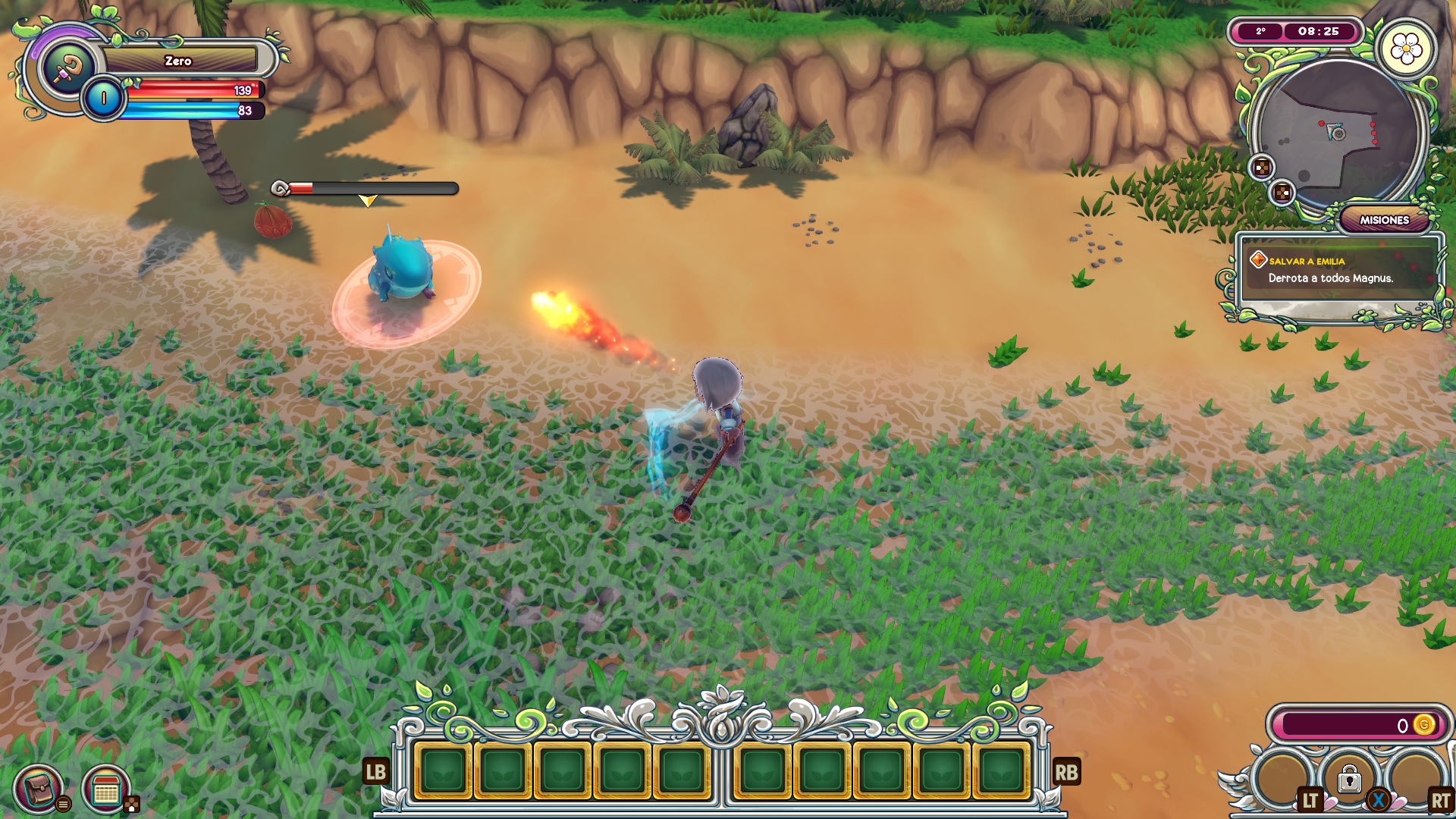Open the Misiones quest panel

click(1383, 220)
